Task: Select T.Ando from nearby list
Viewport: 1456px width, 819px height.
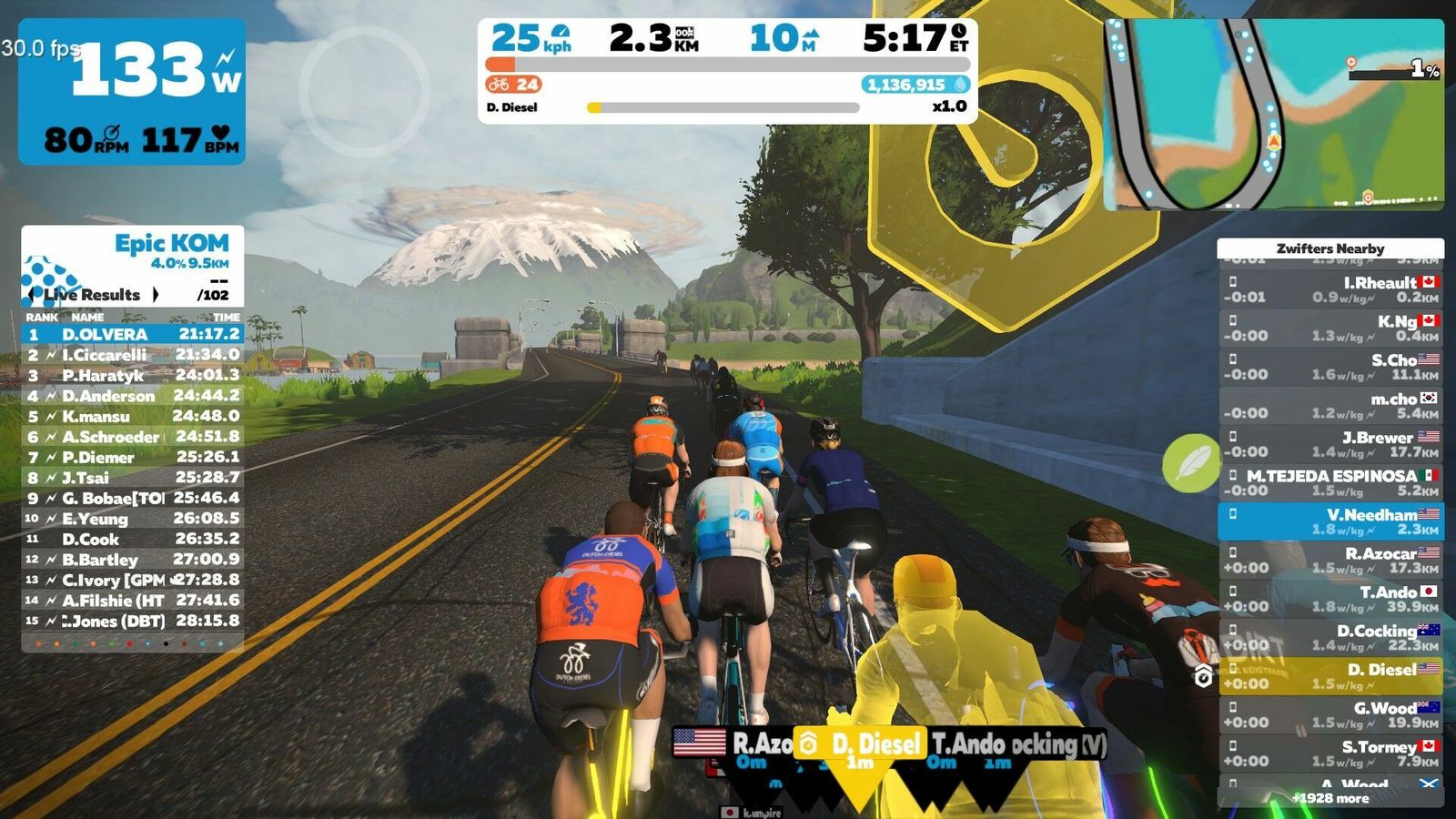Action: pos(1330,599)
